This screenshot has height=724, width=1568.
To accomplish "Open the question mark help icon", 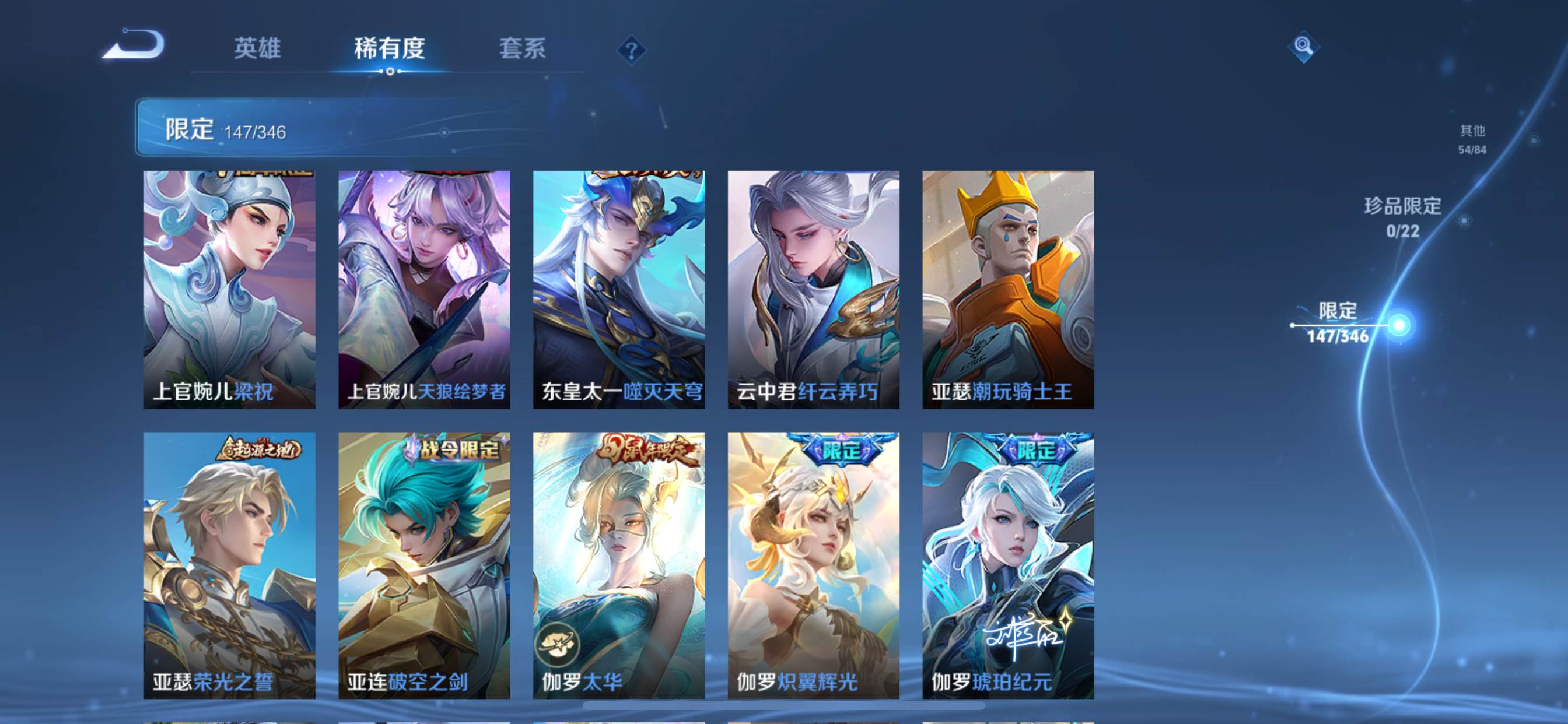I will point(631,50).
